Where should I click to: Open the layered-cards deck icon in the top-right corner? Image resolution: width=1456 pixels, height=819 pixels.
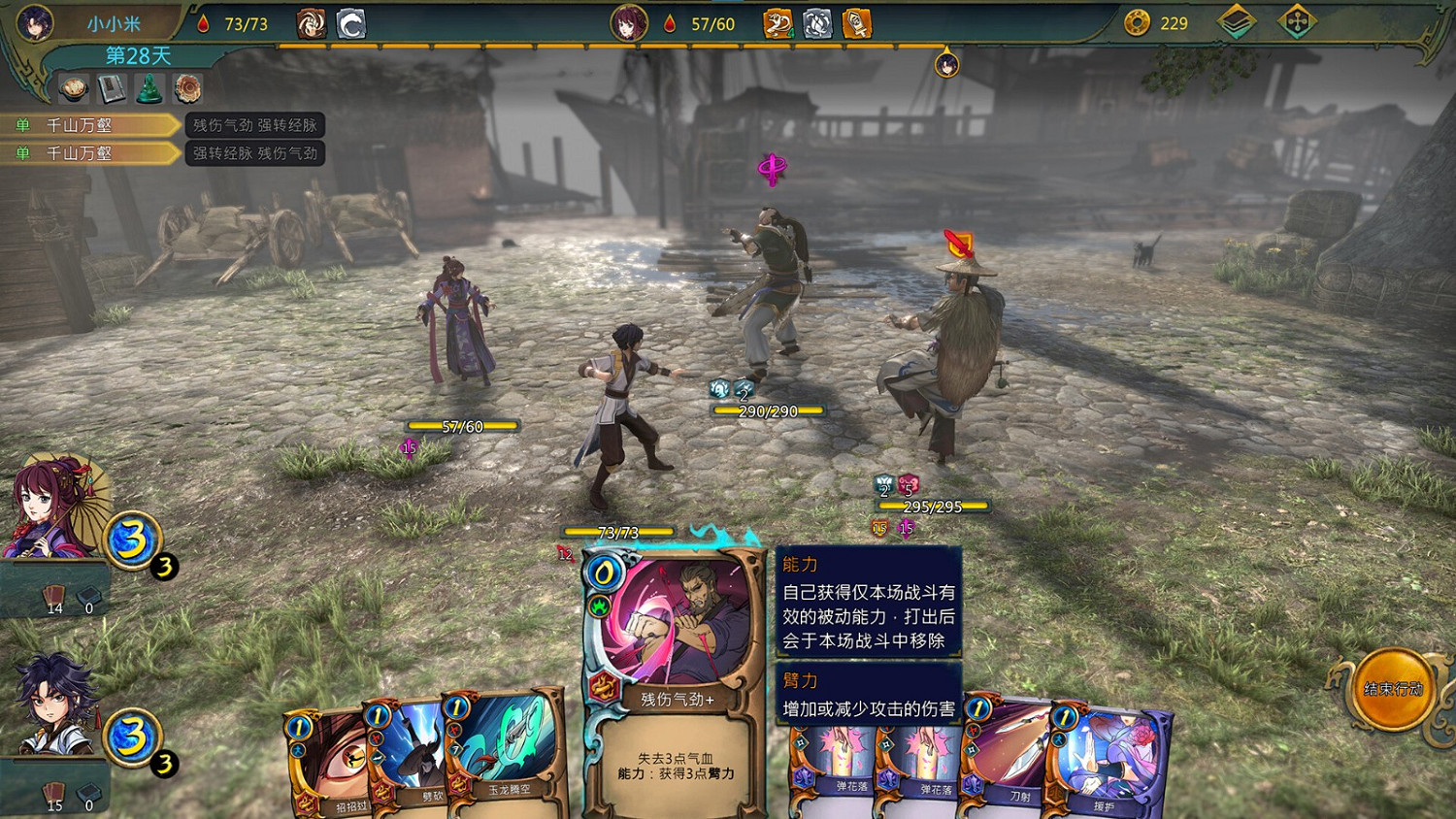coord(1238,20)
